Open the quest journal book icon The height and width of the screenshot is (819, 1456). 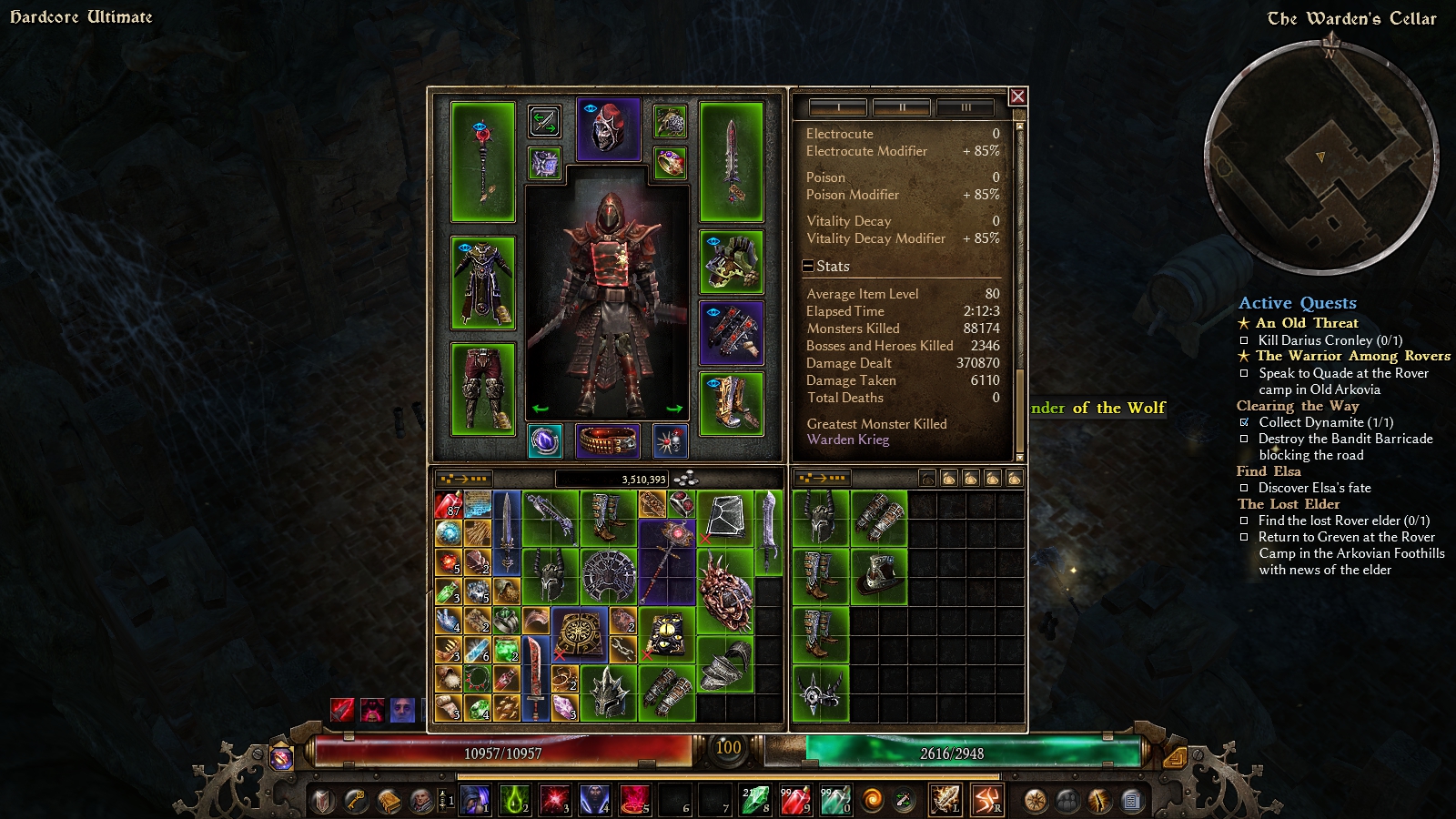point(389,801)
